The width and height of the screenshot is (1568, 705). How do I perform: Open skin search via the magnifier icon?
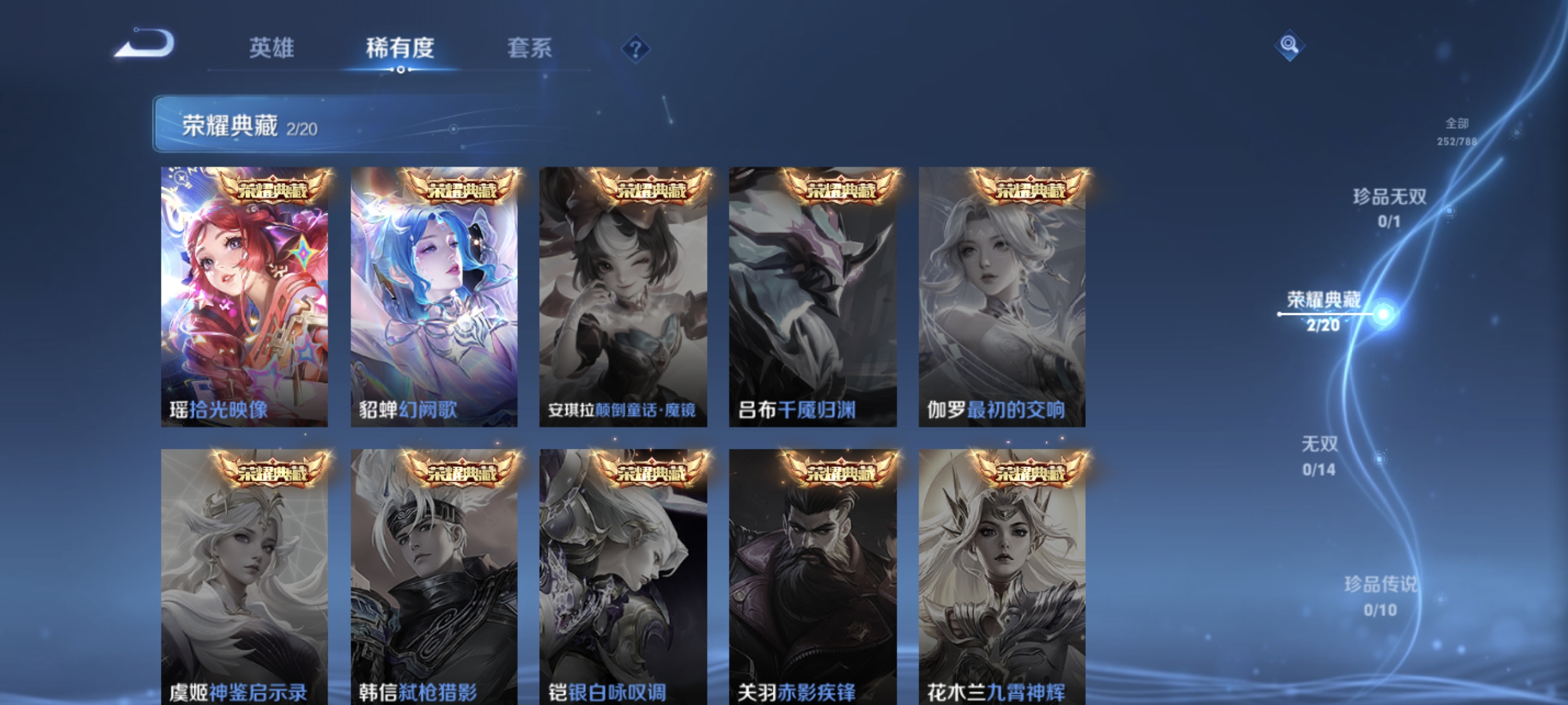1290,45
